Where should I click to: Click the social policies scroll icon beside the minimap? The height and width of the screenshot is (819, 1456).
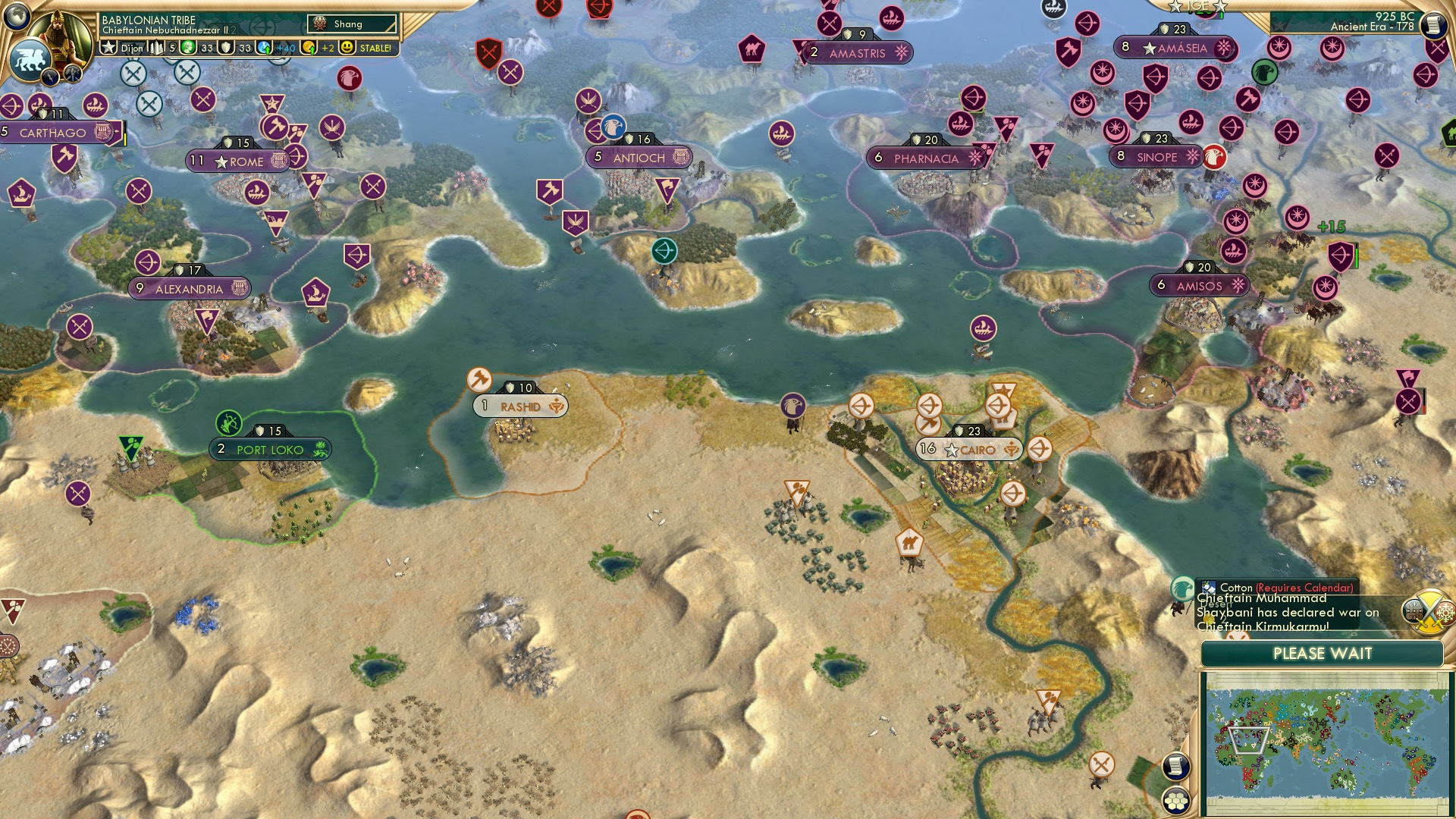(x=1175, y=767)
